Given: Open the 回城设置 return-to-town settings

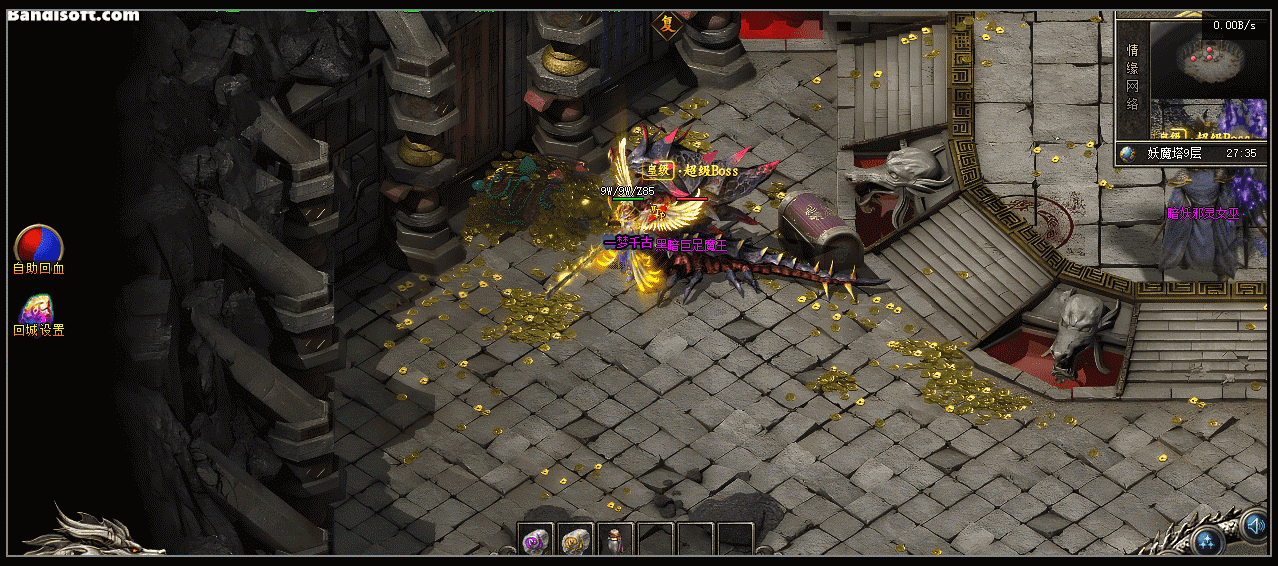Looking at the screenshot, I should pyautogui.click(x=38, y=308).
